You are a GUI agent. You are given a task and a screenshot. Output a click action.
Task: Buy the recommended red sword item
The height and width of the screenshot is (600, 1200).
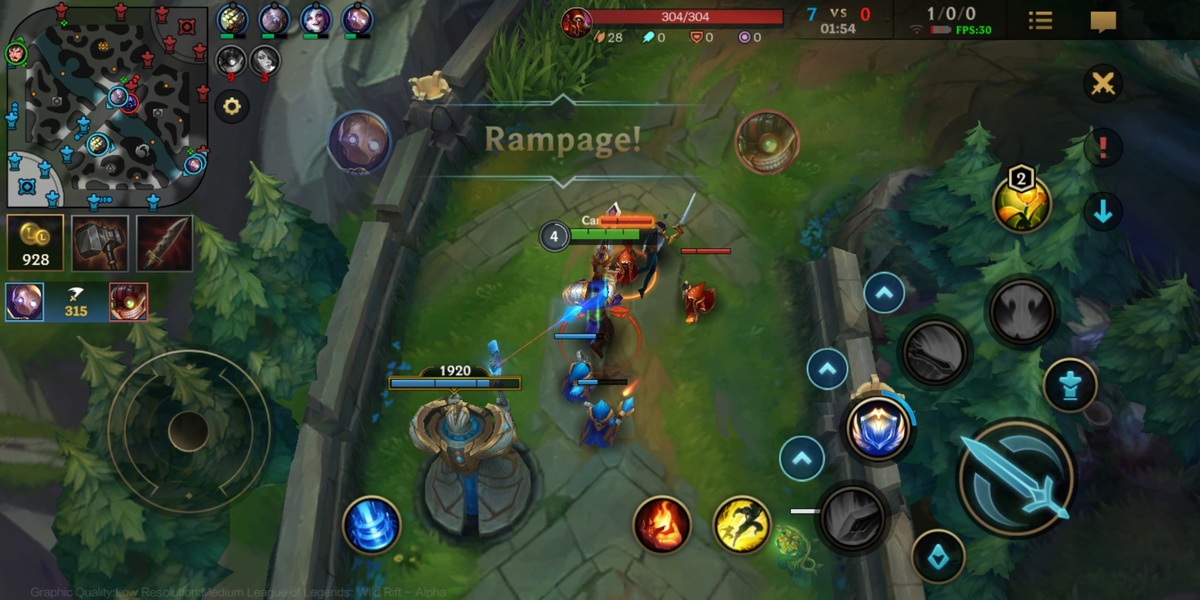[x=165, y=243]
